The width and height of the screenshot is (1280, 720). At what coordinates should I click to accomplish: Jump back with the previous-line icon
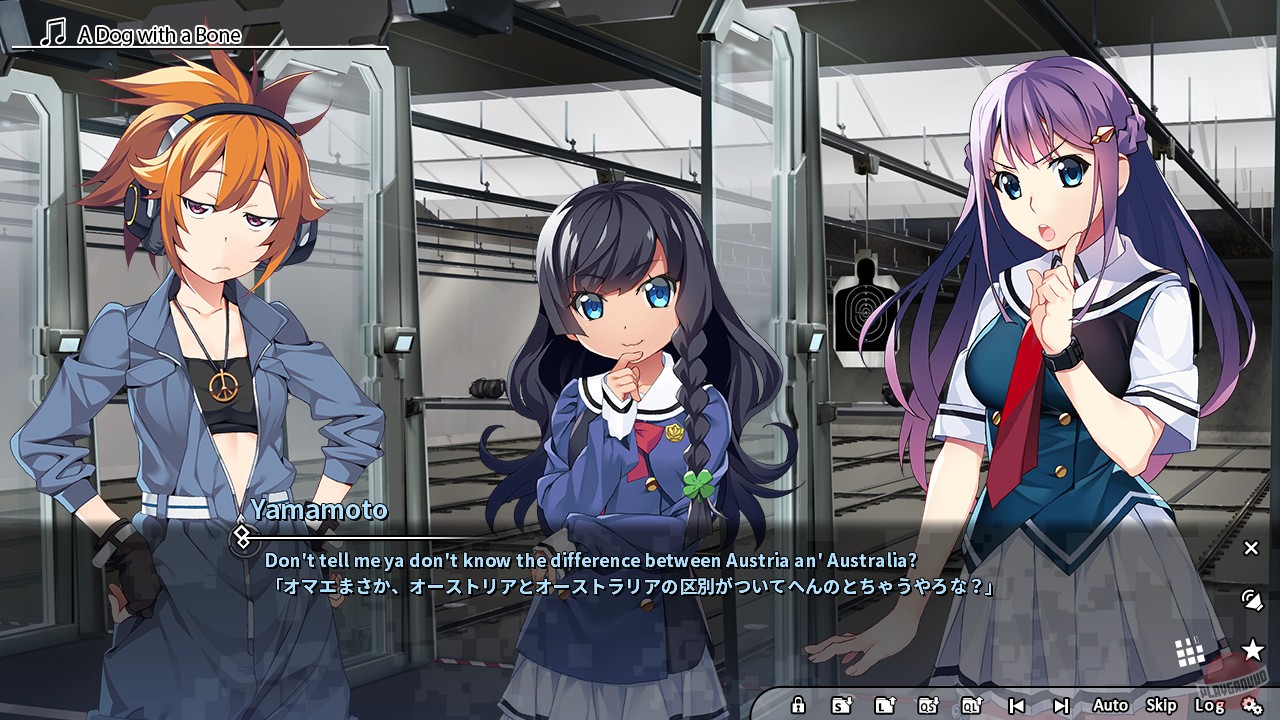[1016, 704]
